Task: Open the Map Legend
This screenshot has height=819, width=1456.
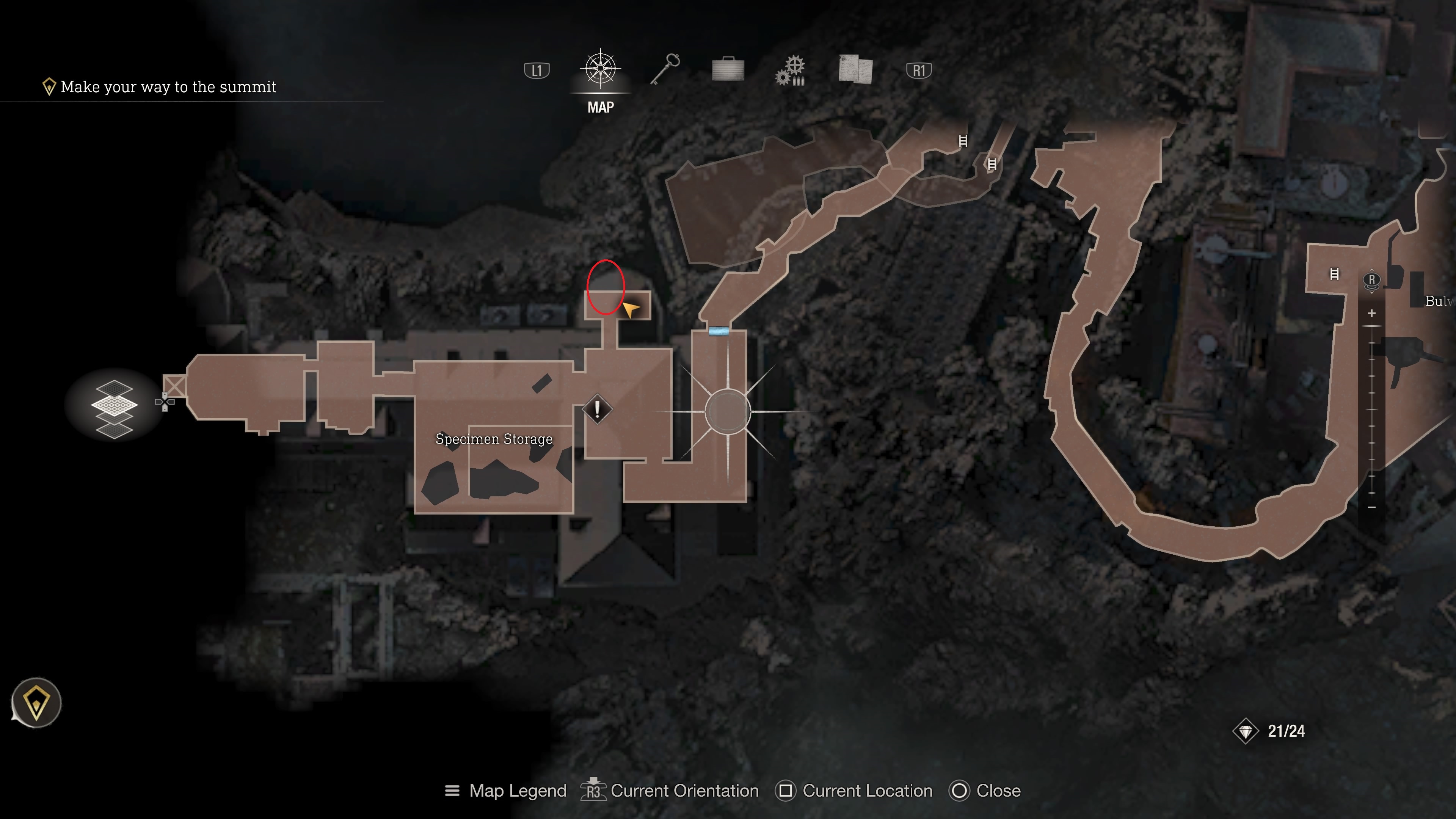Action: tap(506, 791)
